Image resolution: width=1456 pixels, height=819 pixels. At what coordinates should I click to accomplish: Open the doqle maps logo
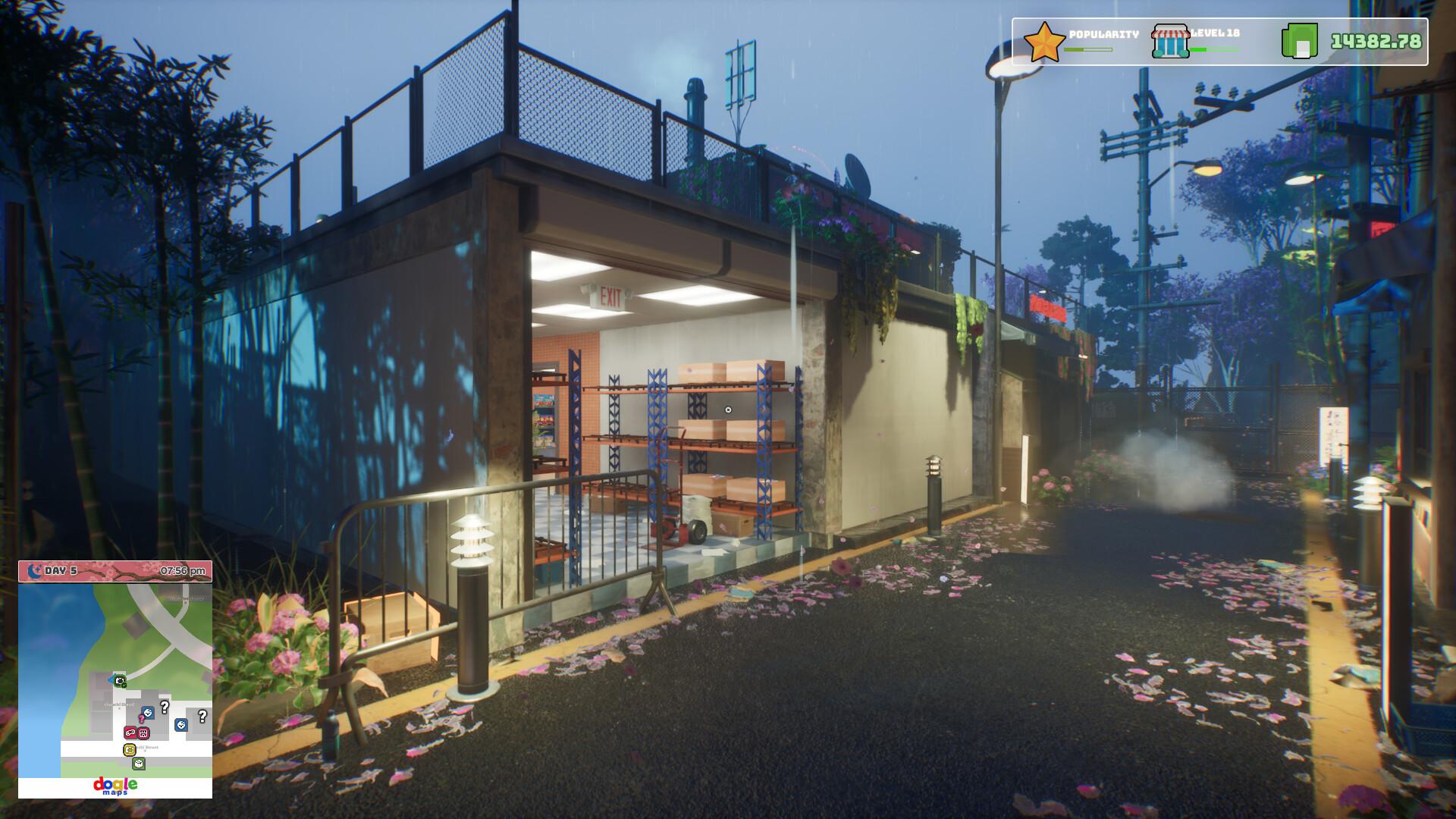click(x=116, y=786)
